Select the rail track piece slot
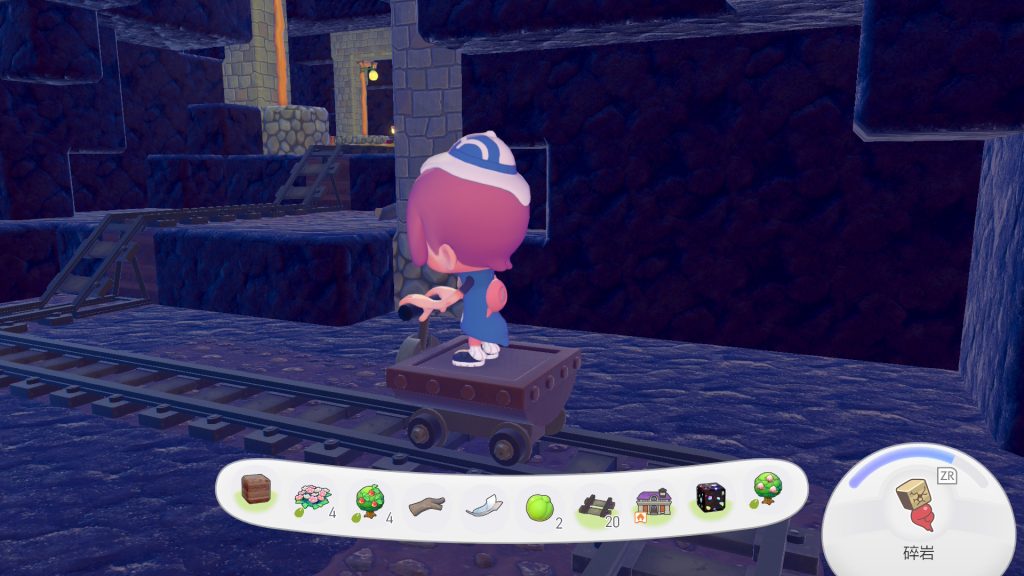1024x576 pixels. pos(595,505)
